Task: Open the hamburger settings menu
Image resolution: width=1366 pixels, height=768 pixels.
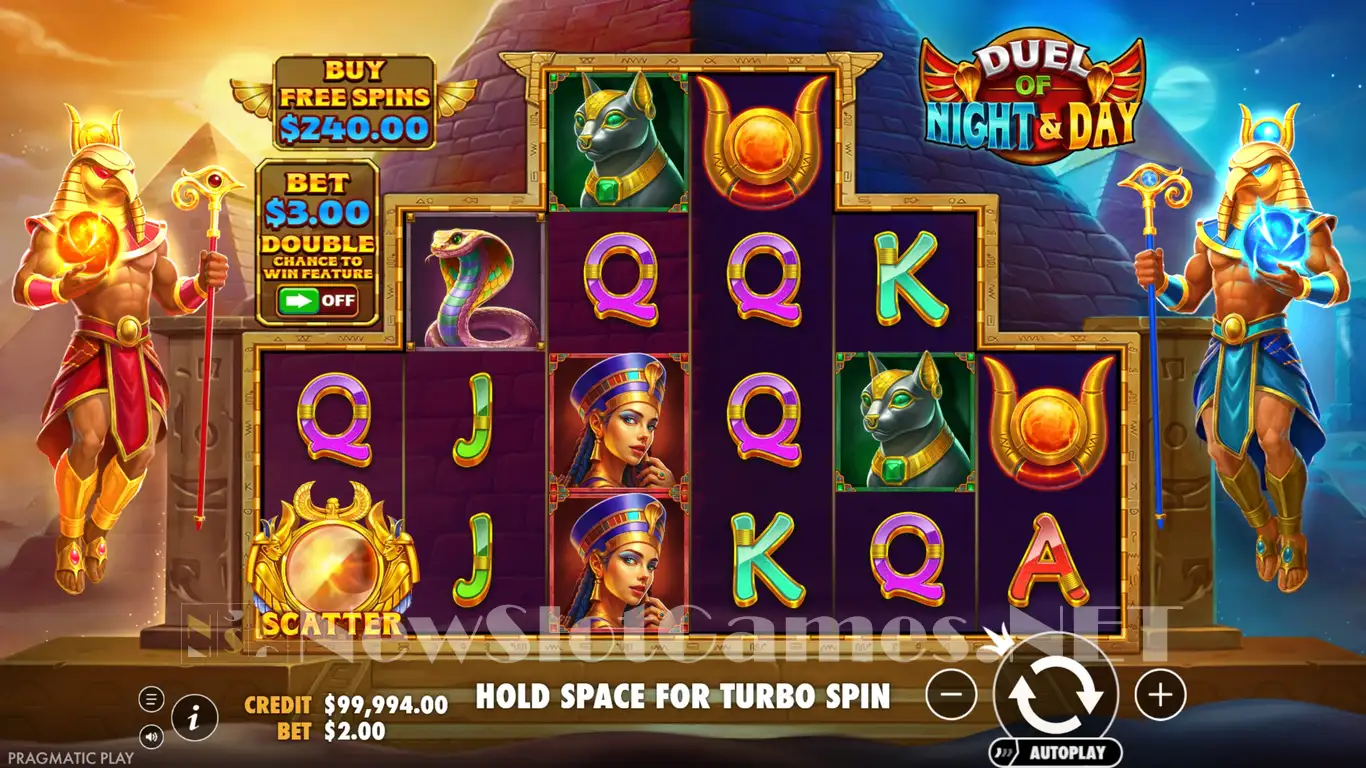Action: pyautogui.click(x=152, y=698)
